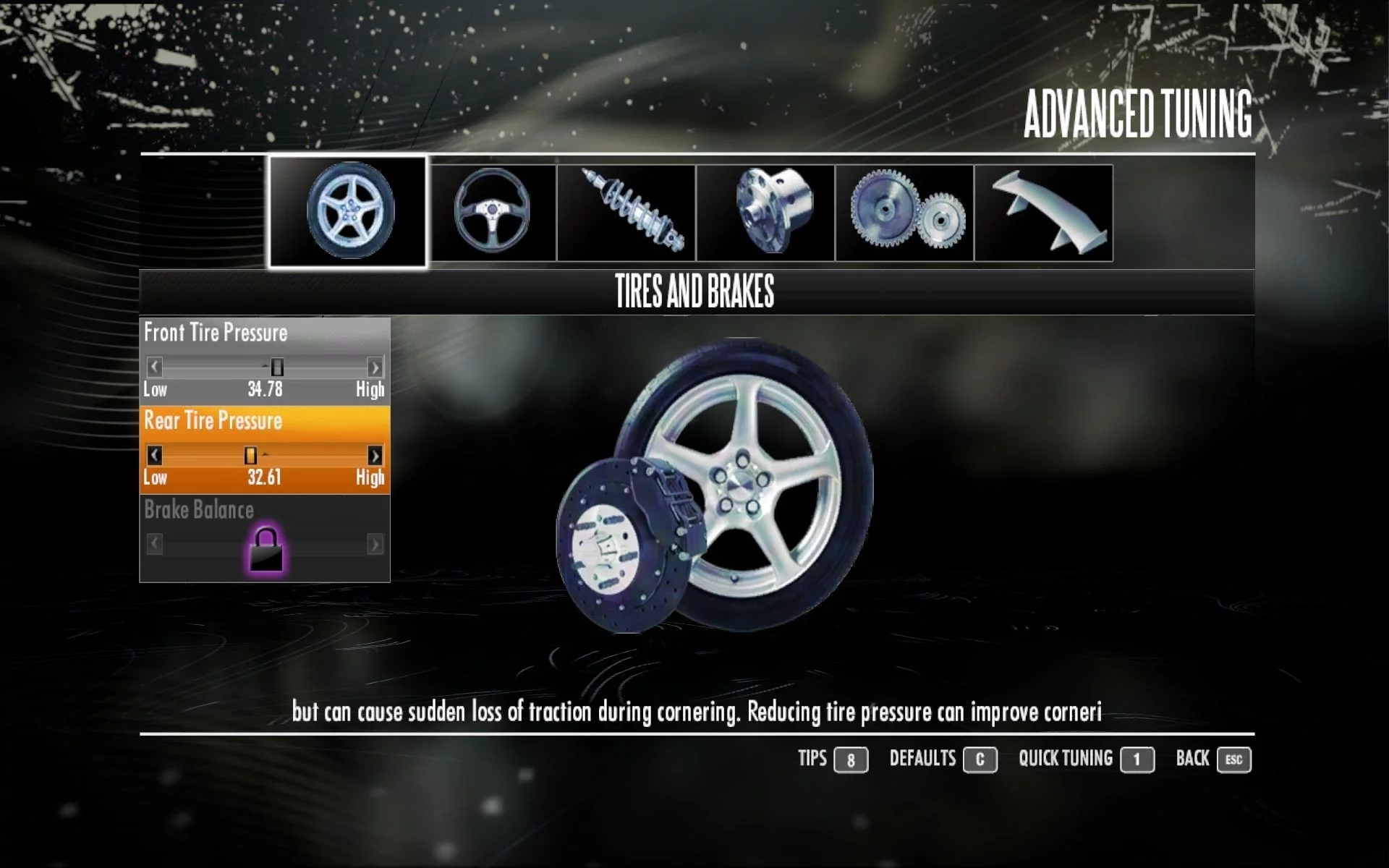The height and width of the screenshot is (868, 1389).
Task: Open the gears transmission tab
Action: pyautogui.click(x=904, y=213)
